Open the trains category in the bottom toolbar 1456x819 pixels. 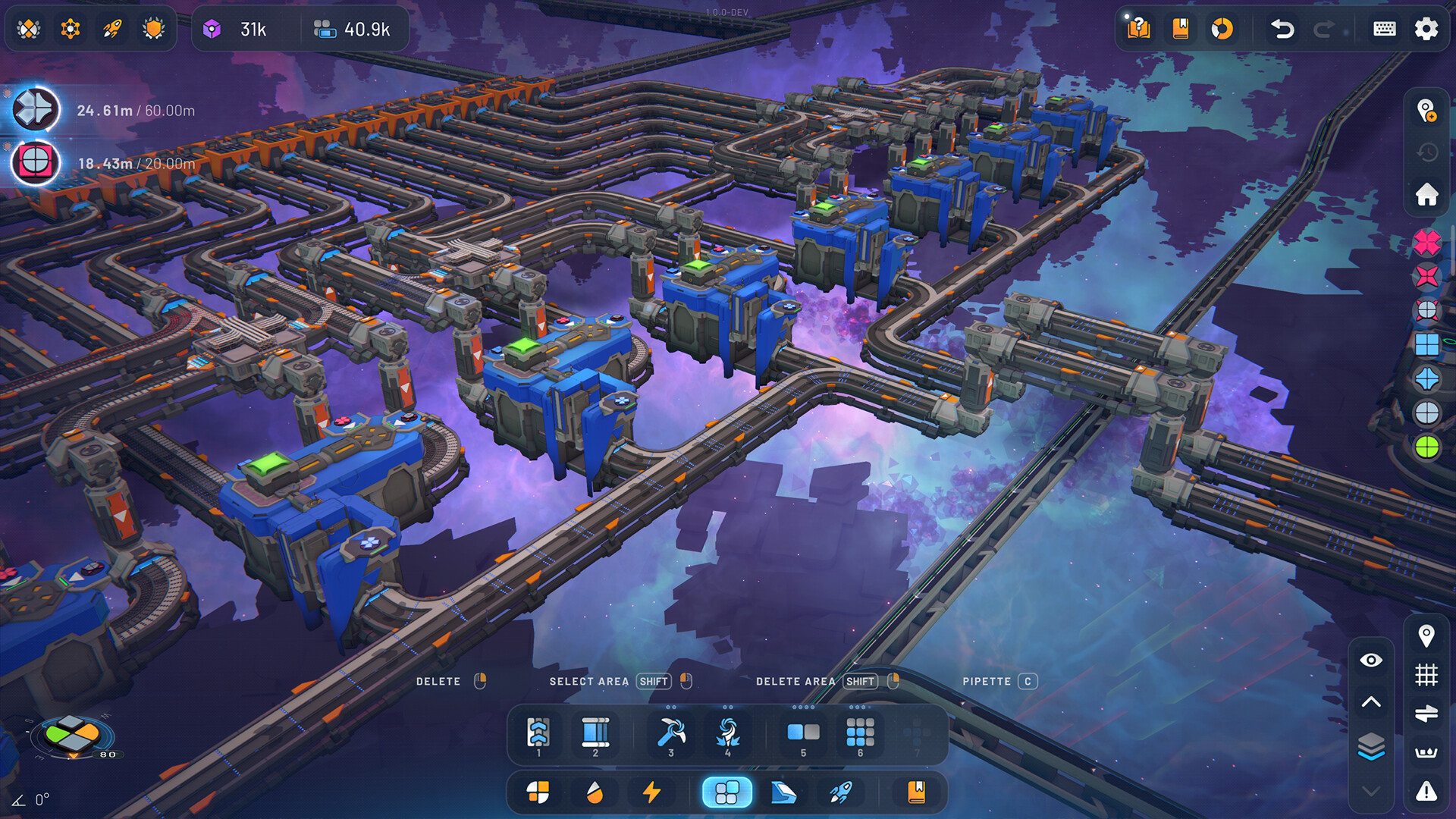(783, 792)
